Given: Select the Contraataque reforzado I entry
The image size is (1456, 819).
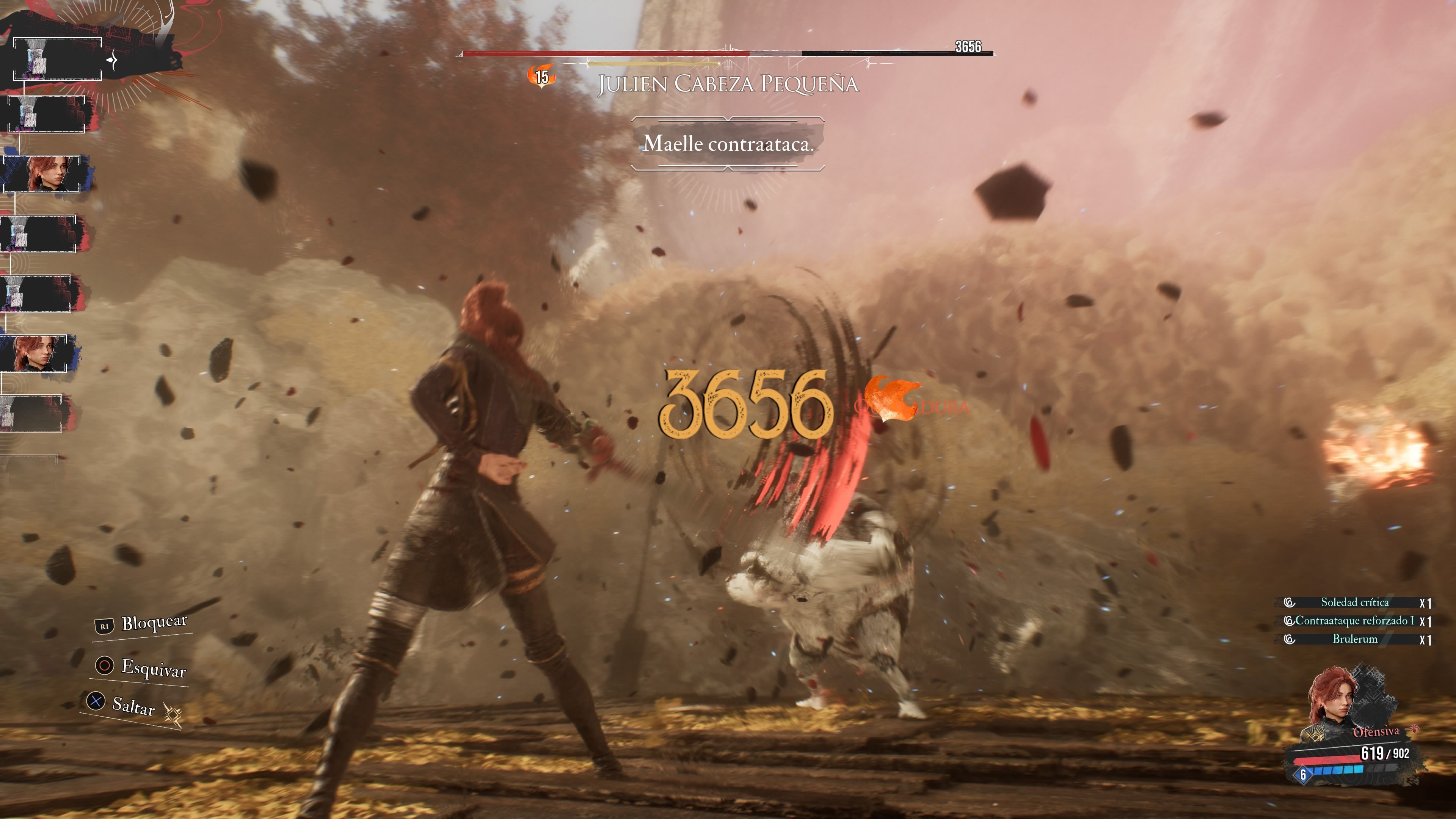Looking at the screenshot, I should pyautogui.click(x=1354, y=621).
